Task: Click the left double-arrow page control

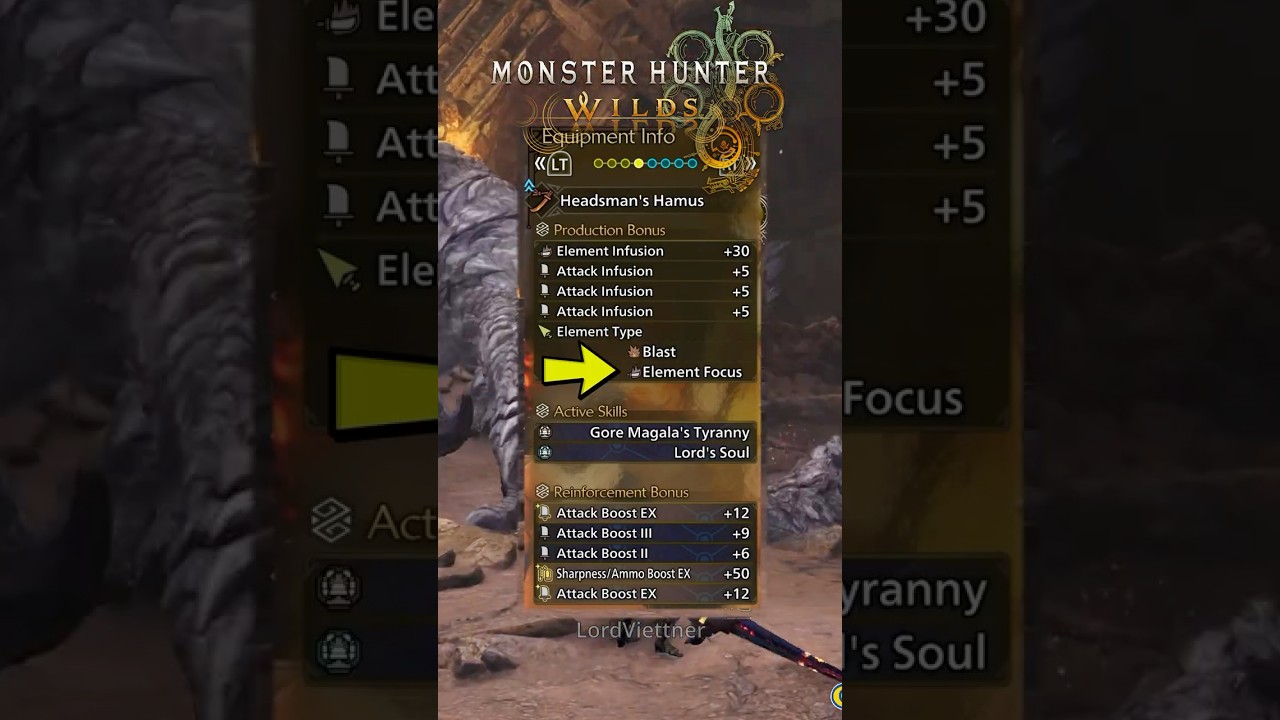Action: click(541, 163)
